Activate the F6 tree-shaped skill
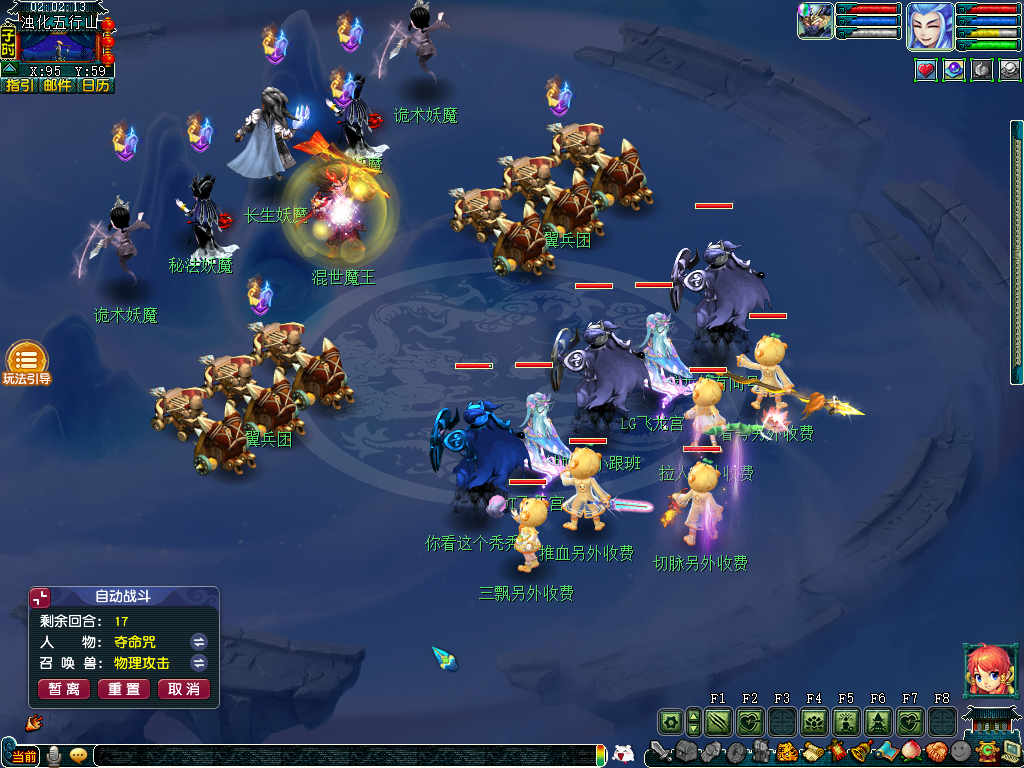Viewport: 1024px width, 768px height. click(878, 721)
